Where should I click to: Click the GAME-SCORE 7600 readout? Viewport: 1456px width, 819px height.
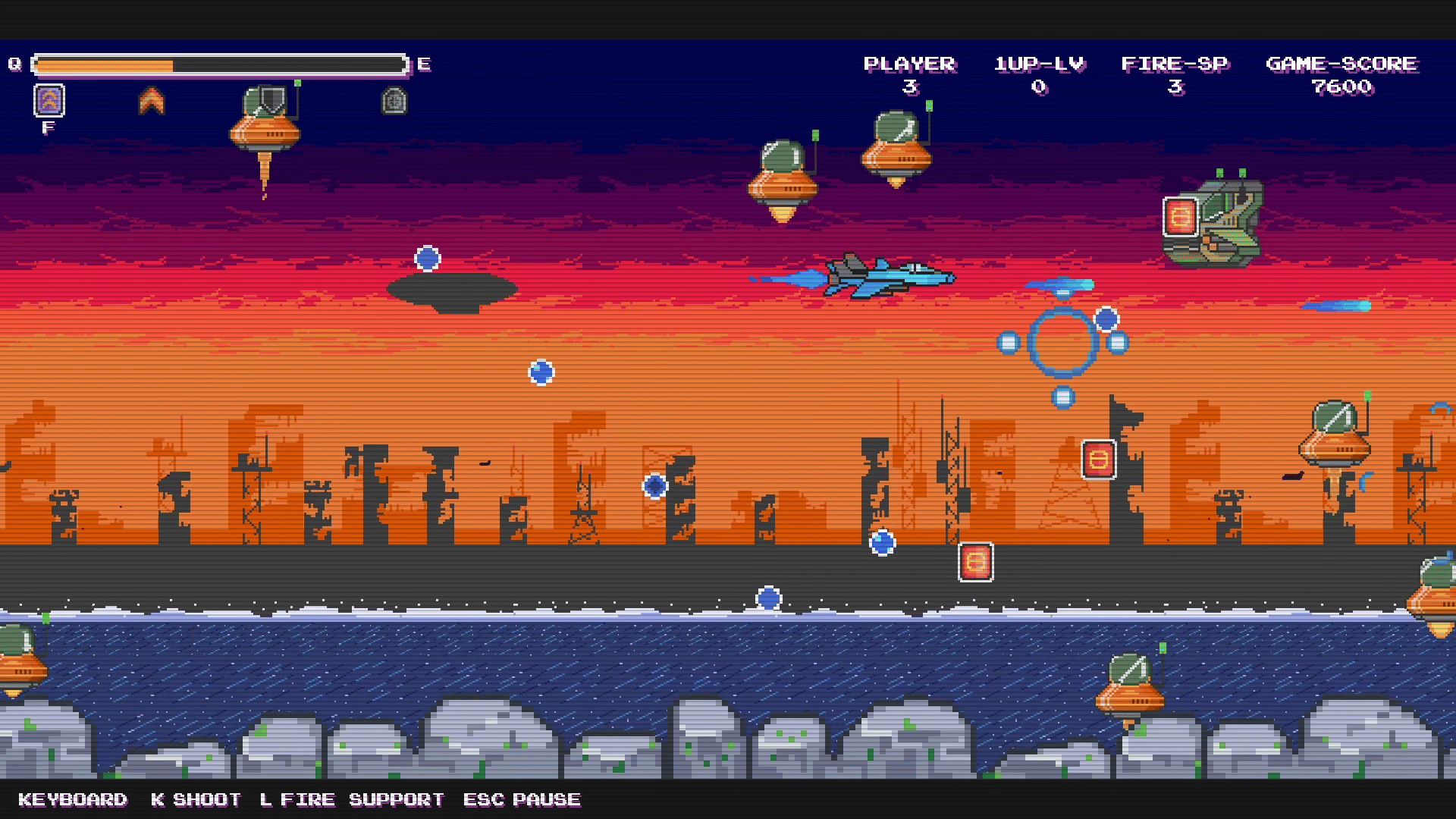(x=1341, y=76)
